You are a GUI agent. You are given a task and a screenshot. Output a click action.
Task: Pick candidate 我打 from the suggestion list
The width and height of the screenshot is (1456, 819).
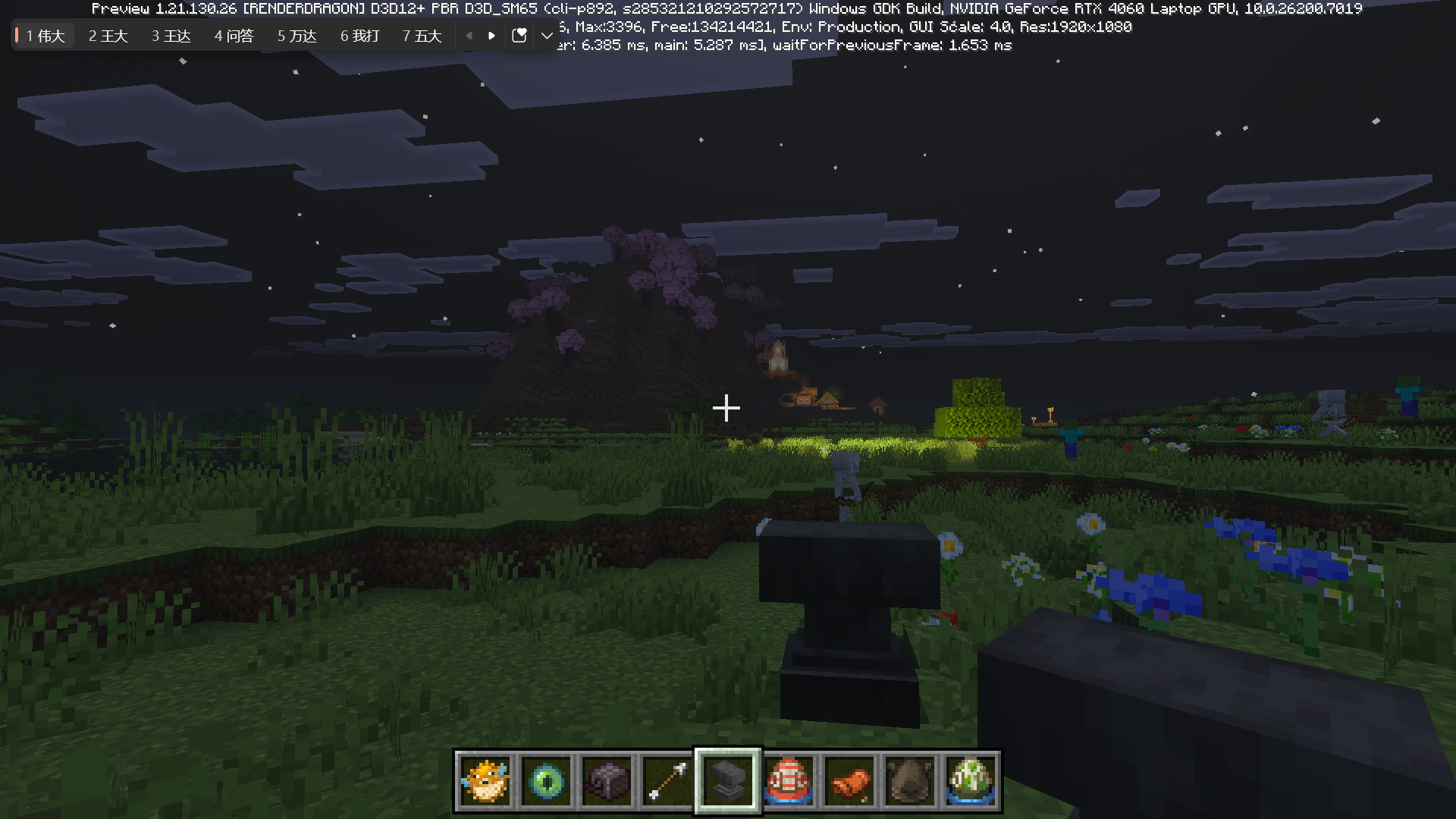[x=358, y=35]
